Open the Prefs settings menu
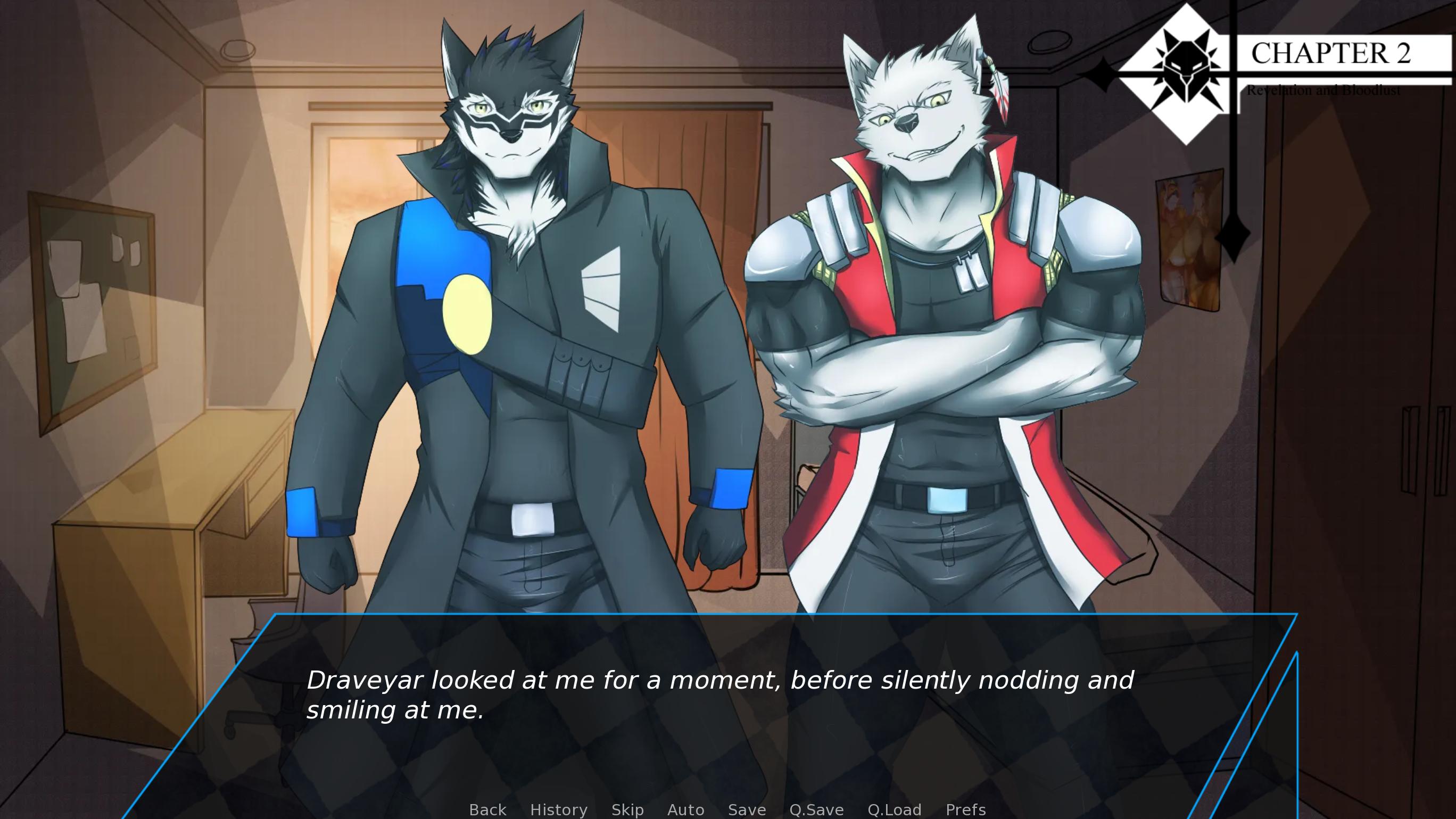Image resolution: width=1456 pixels, height=819 pixels. coord(965,809)
